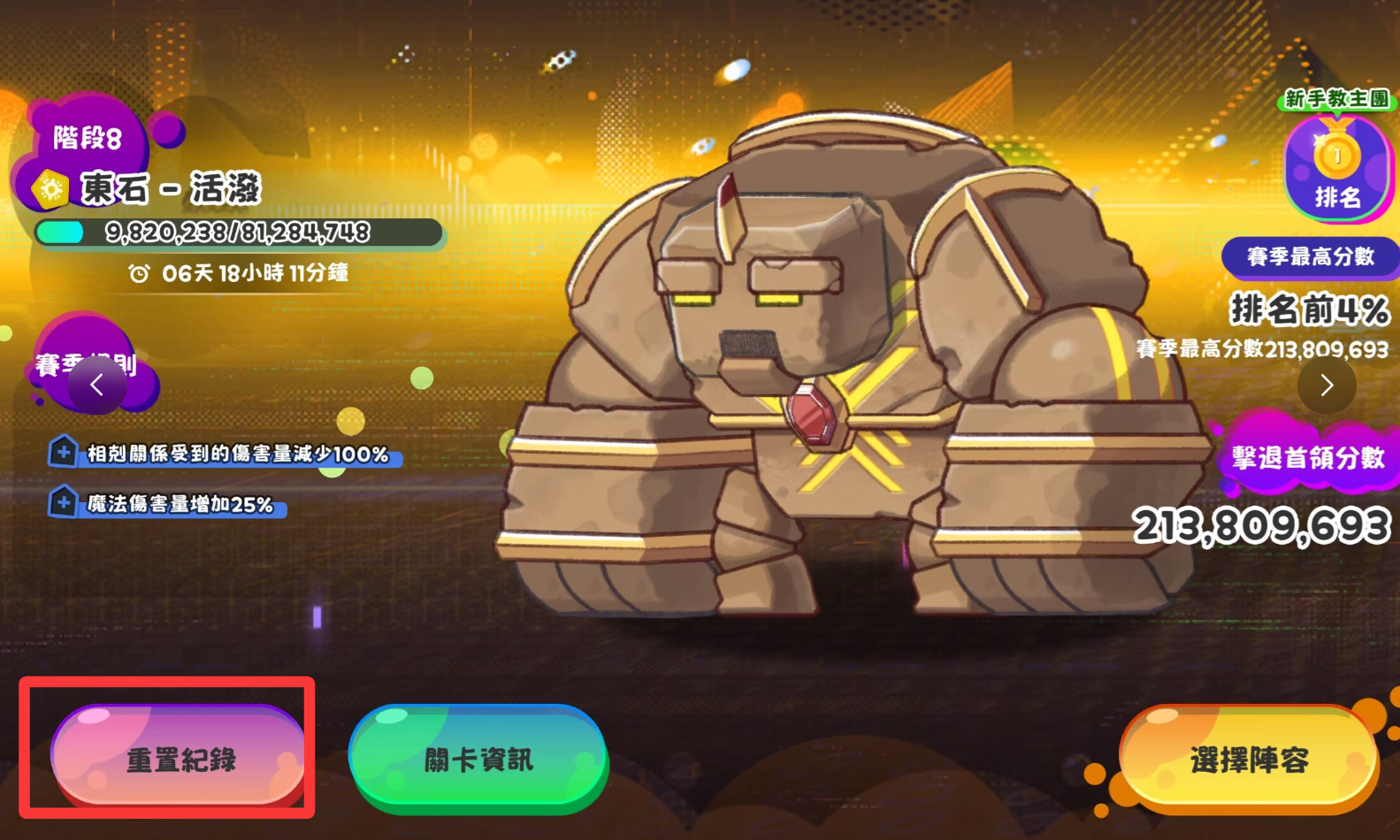Choose 選擇陣容 to select lineup
1400x840 pixels.
point(1248,758)
